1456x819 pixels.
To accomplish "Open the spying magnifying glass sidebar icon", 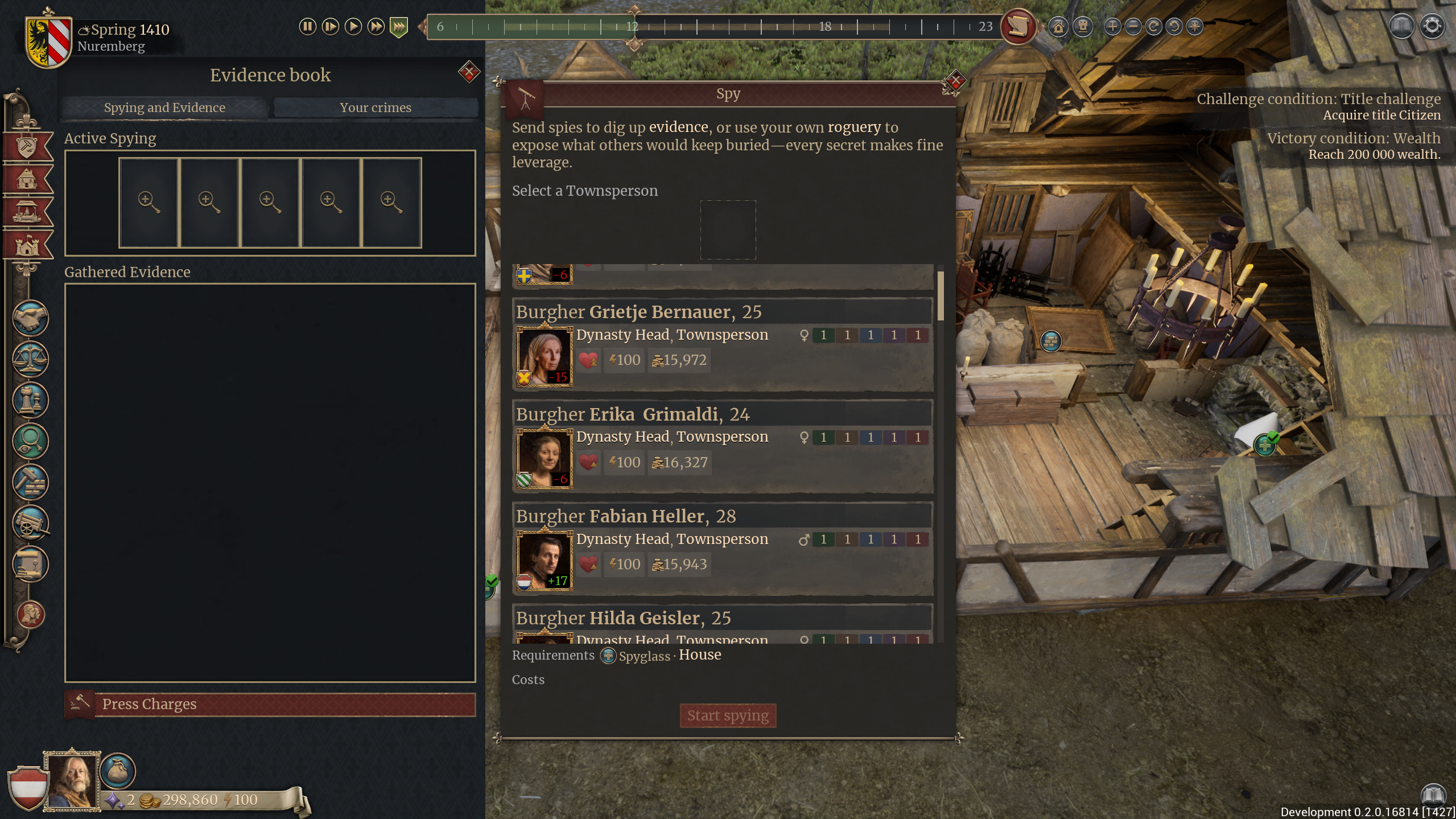I will coord(30,442).
